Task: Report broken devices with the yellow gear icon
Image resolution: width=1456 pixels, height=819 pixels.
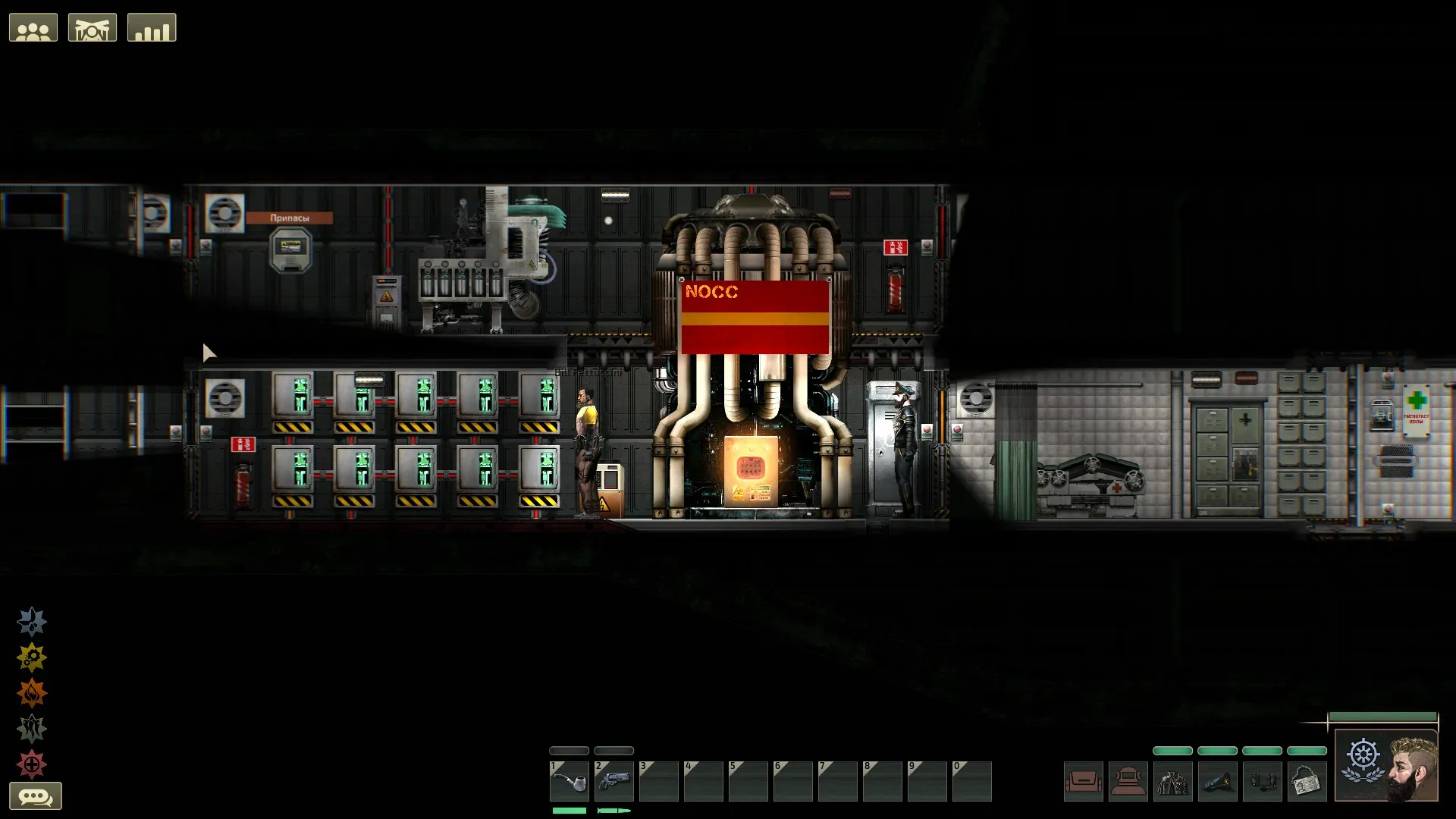Action: click(x=32, y=657)
